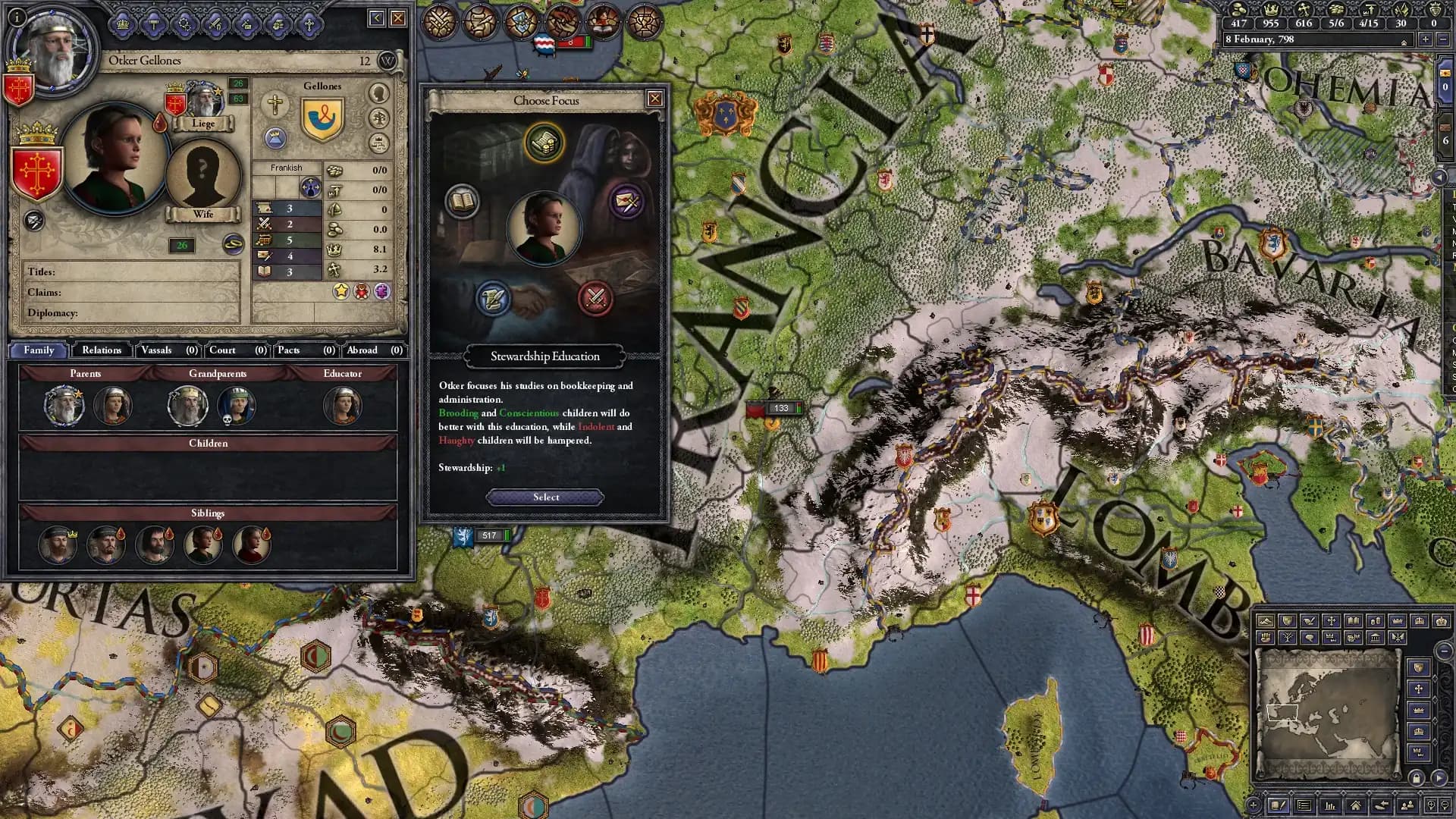Choose the open-book Learning focus icon

pos(462,203)
